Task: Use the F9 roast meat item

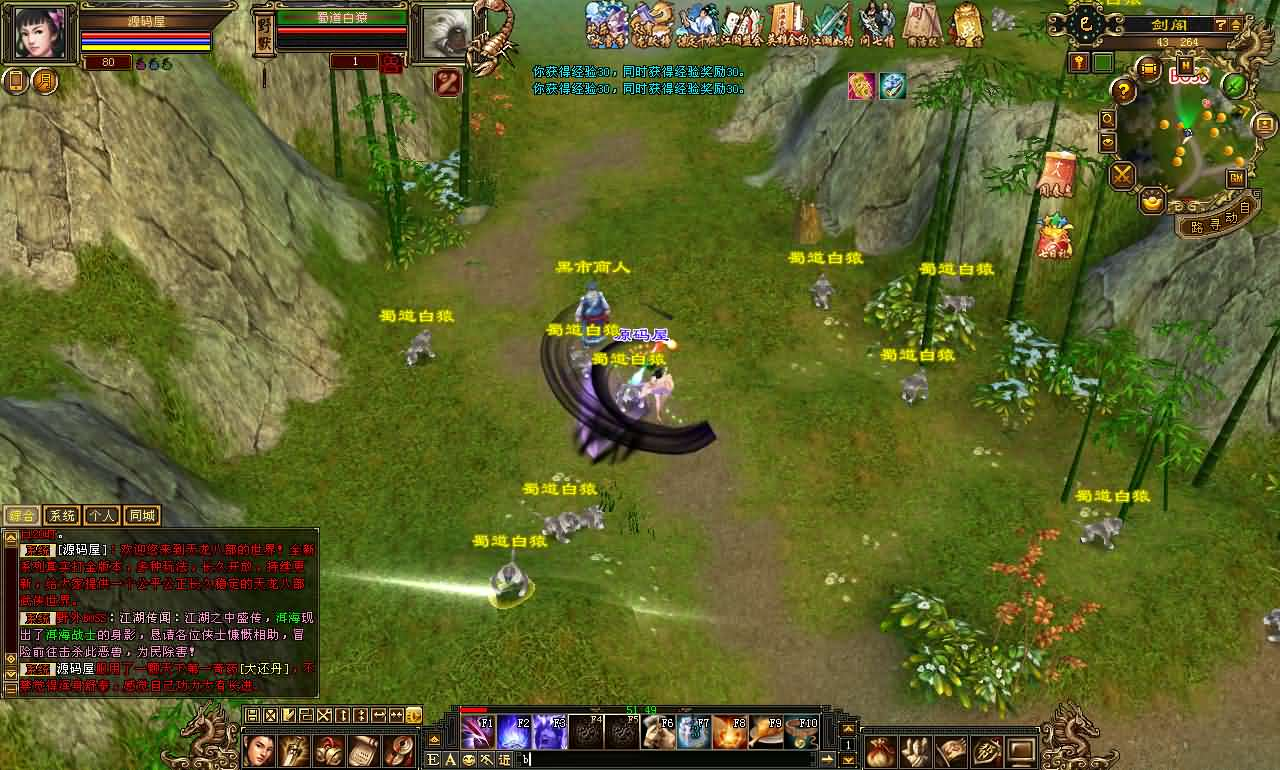Action: 765,732
